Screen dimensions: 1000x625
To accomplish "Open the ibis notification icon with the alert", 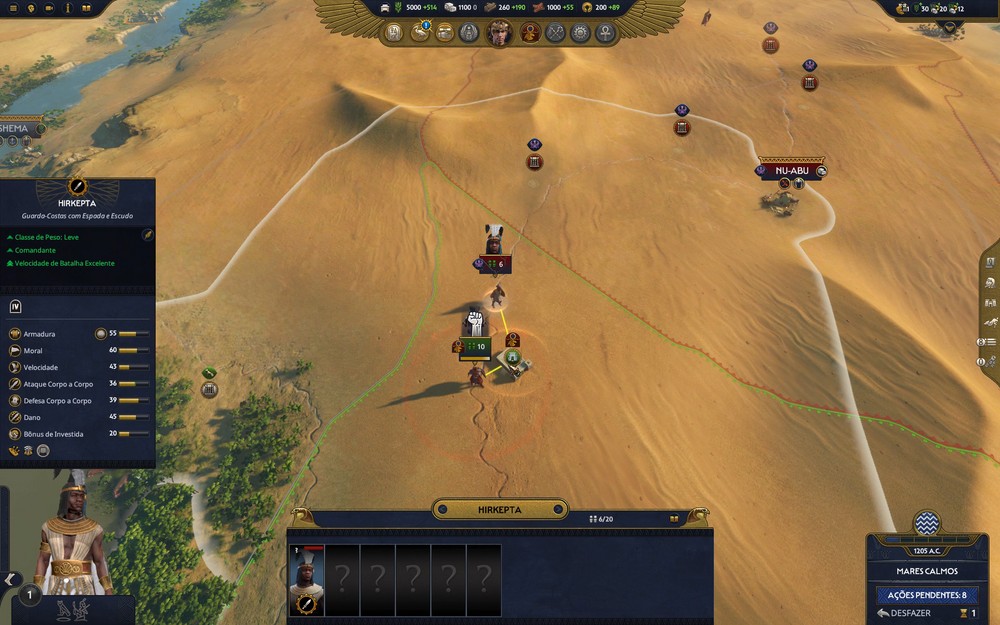I will pyautogui.click(x=420, y=33).
